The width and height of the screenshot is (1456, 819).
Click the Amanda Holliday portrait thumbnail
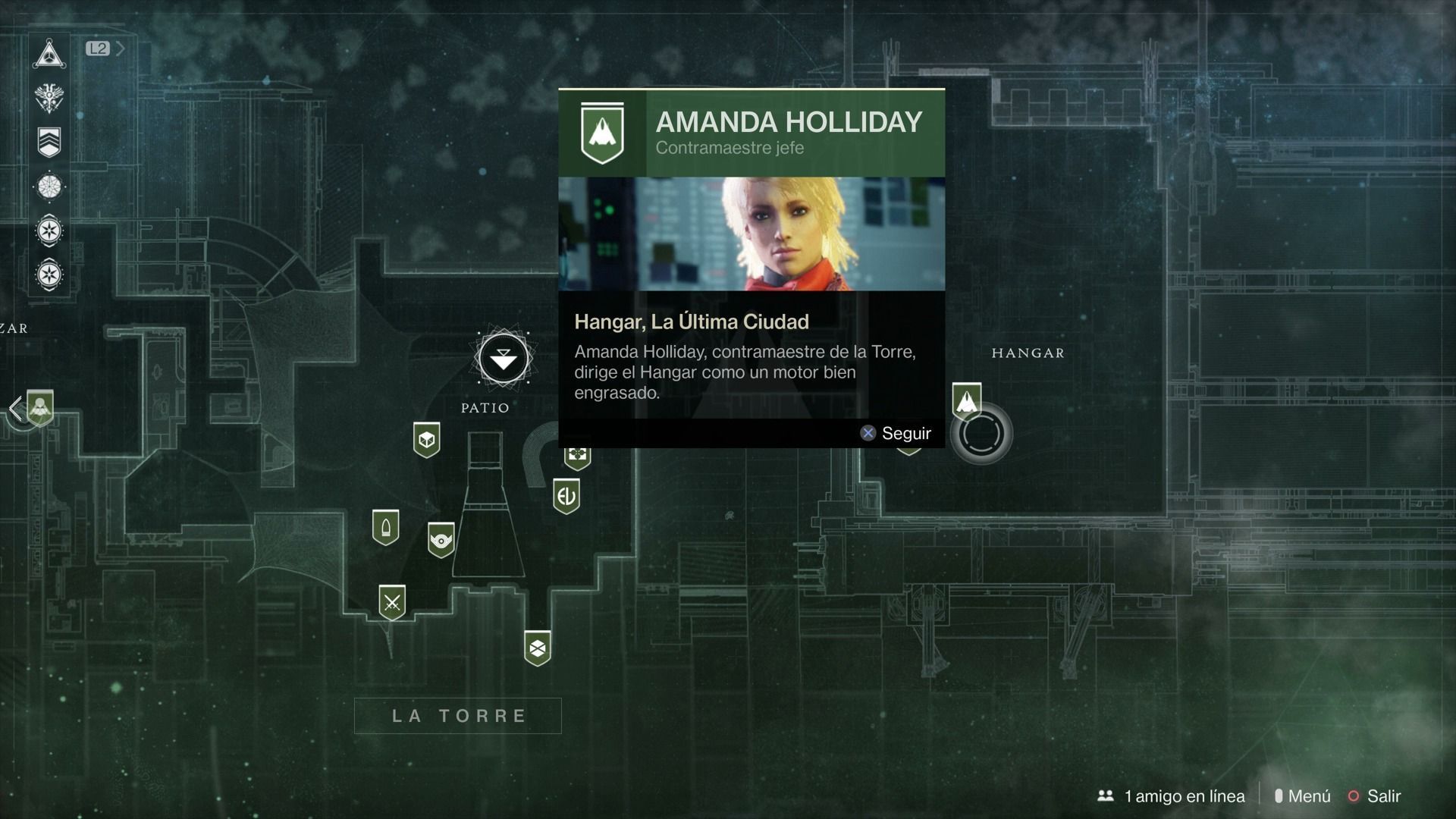point(752,234)
